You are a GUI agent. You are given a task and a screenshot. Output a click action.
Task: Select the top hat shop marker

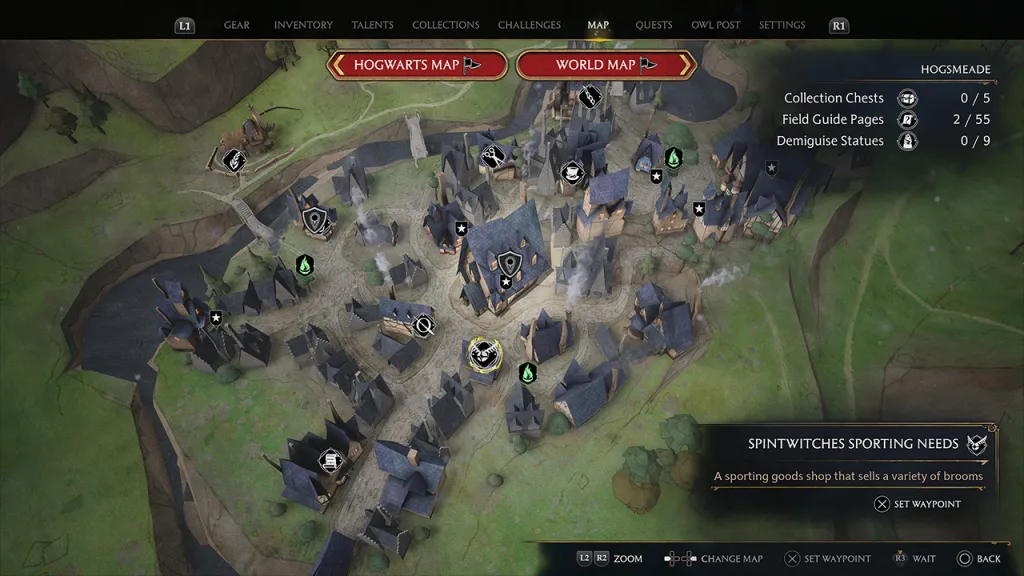pyautogui.click(x=572, y=172)
